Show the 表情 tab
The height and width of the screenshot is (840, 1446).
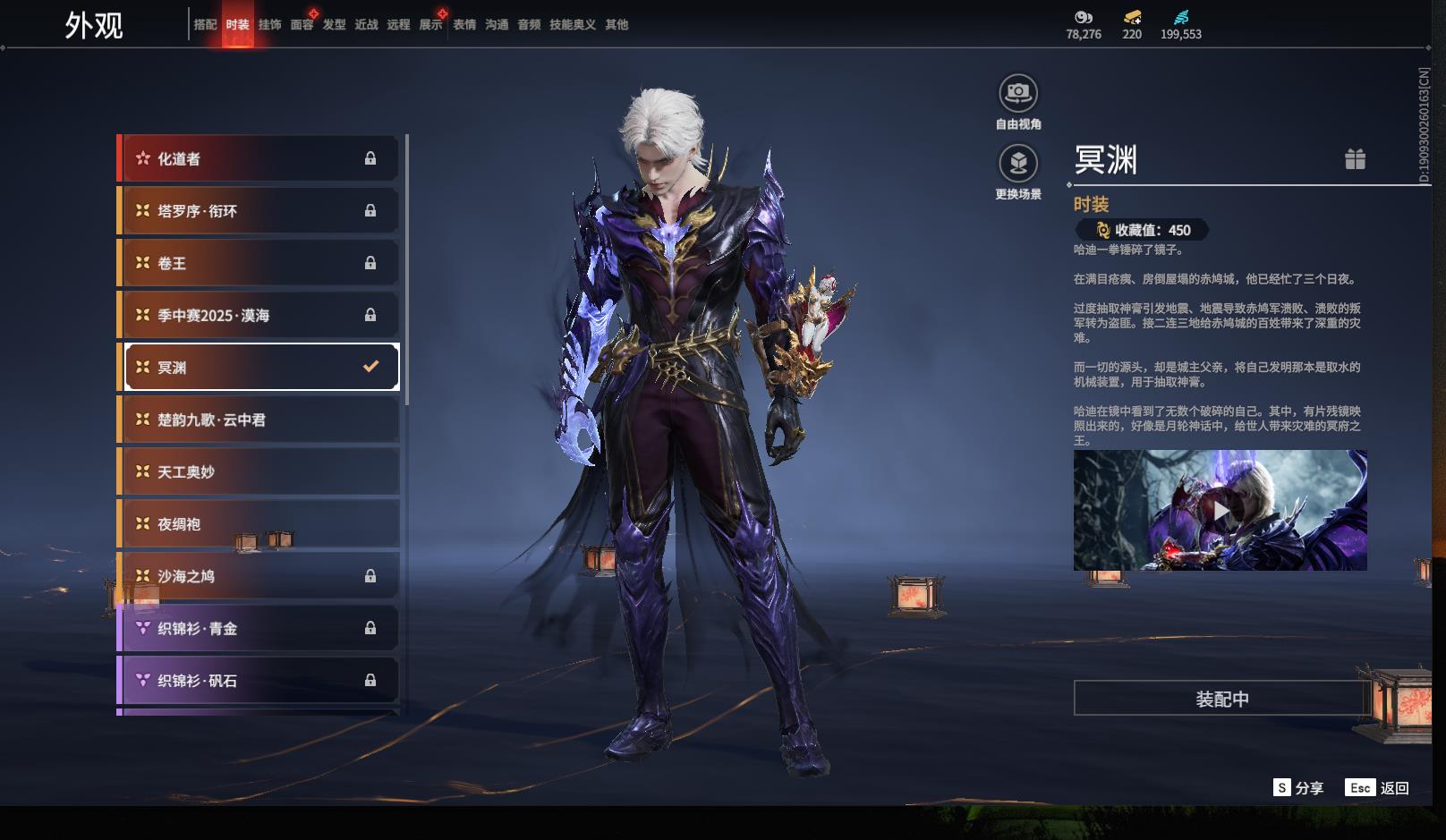(x=464, y=25)
